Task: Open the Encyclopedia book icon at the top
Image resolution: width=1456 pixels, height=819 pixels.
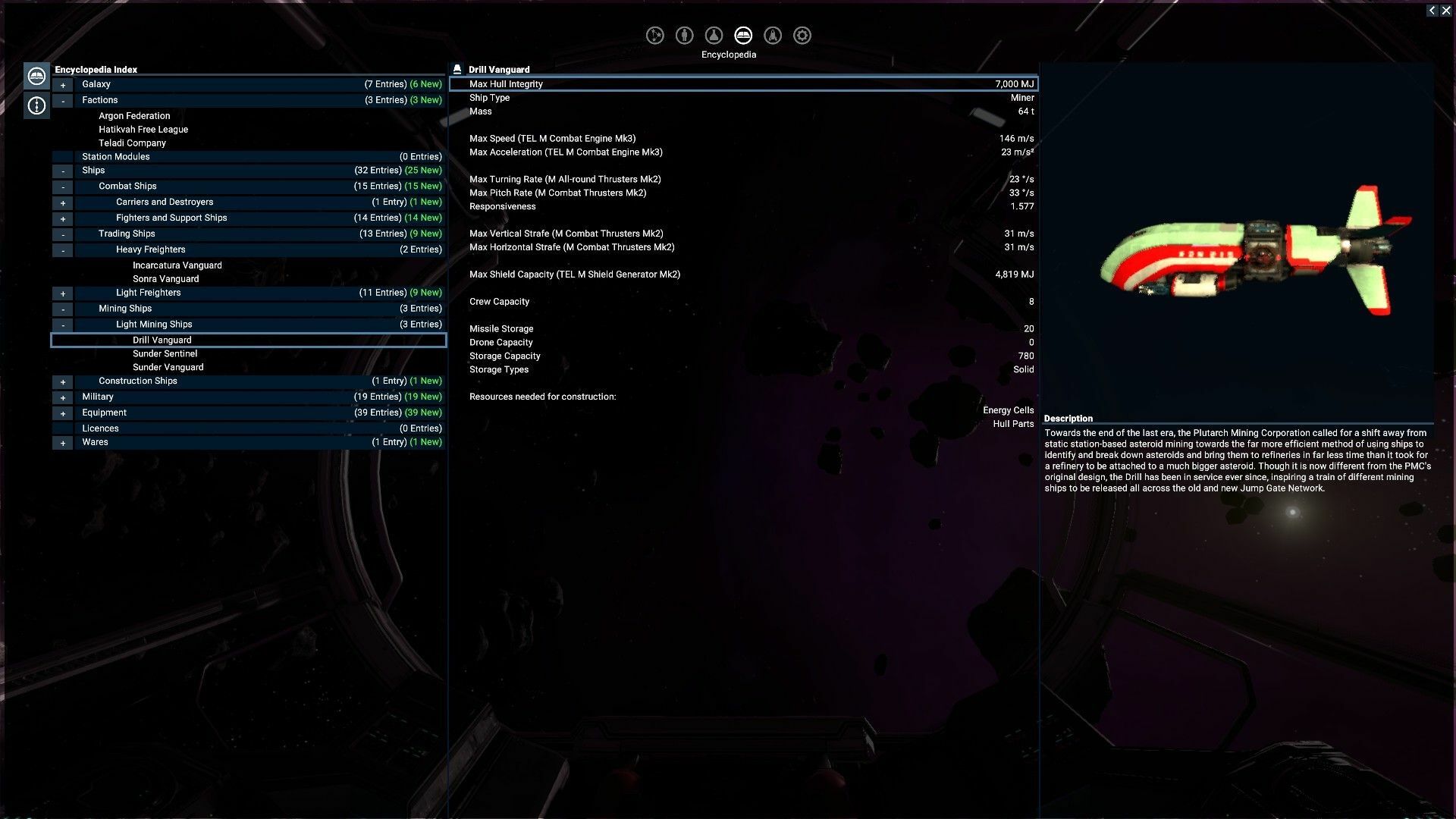Action: click(743, 35)
